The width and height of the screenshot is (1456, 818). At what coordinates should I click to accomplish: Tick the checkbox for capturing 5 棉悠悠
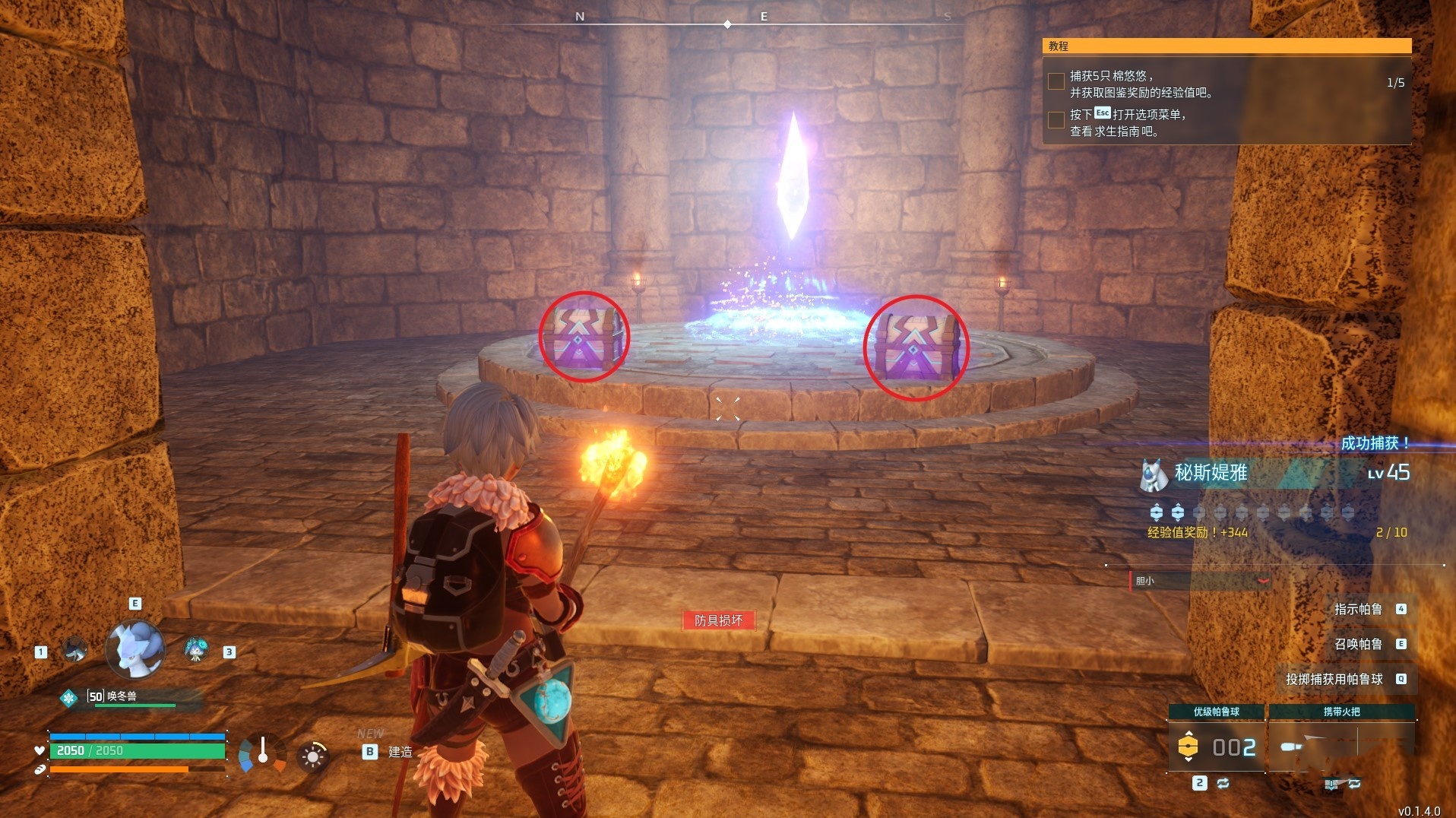click(1056, 81)
